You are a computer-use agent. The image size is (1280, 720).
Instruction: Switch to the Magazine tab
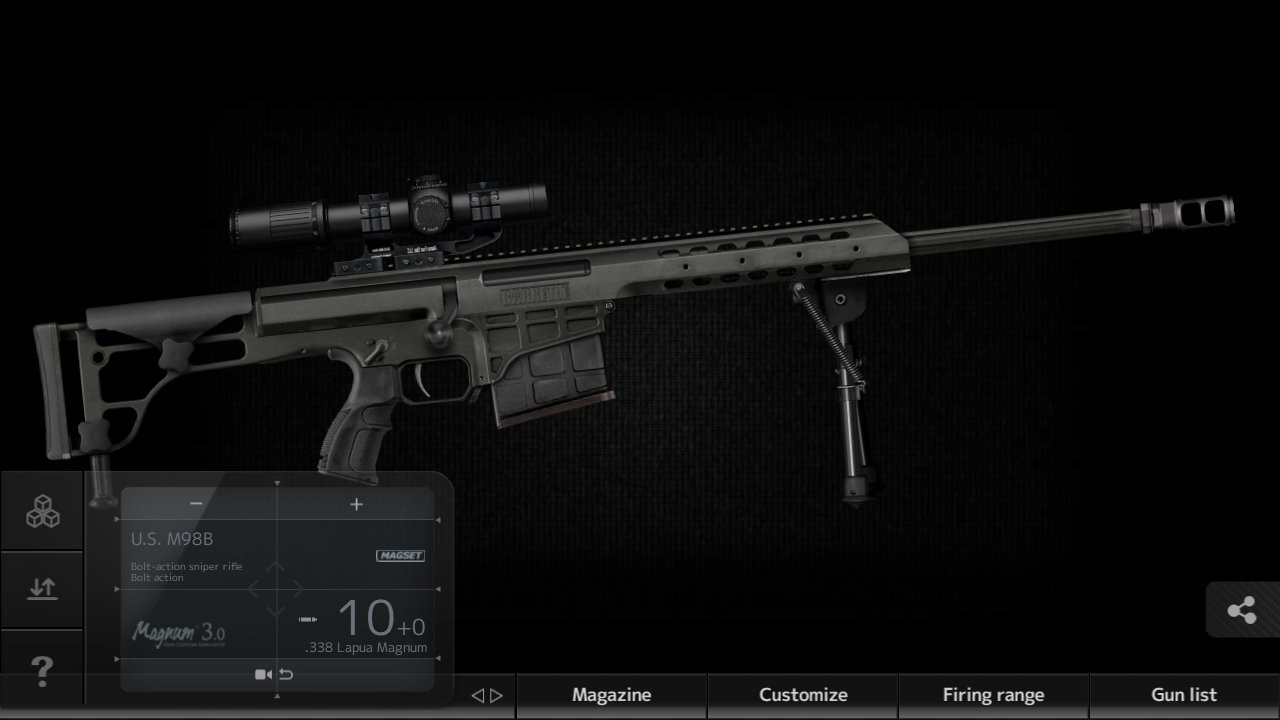(611, 694)
